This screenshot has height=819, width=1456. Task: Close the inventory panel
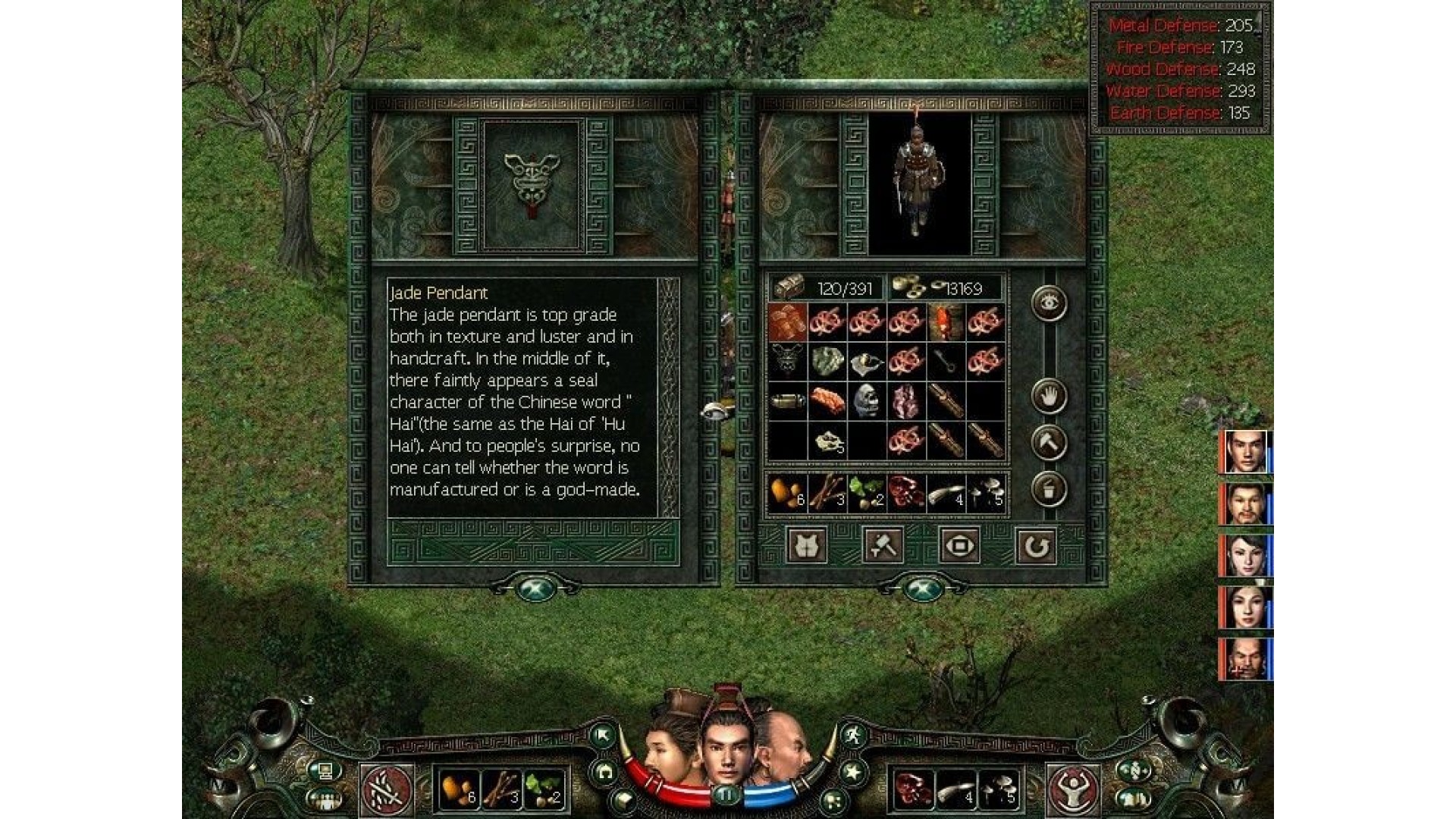click(923, 589)
